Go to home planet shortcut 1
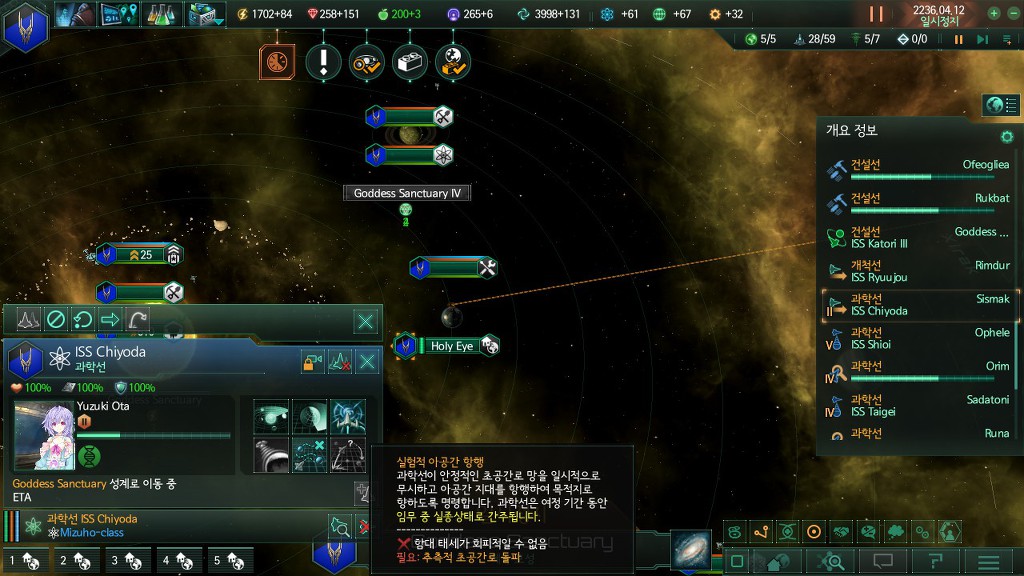1024x576 pixels. click(22, 561)
